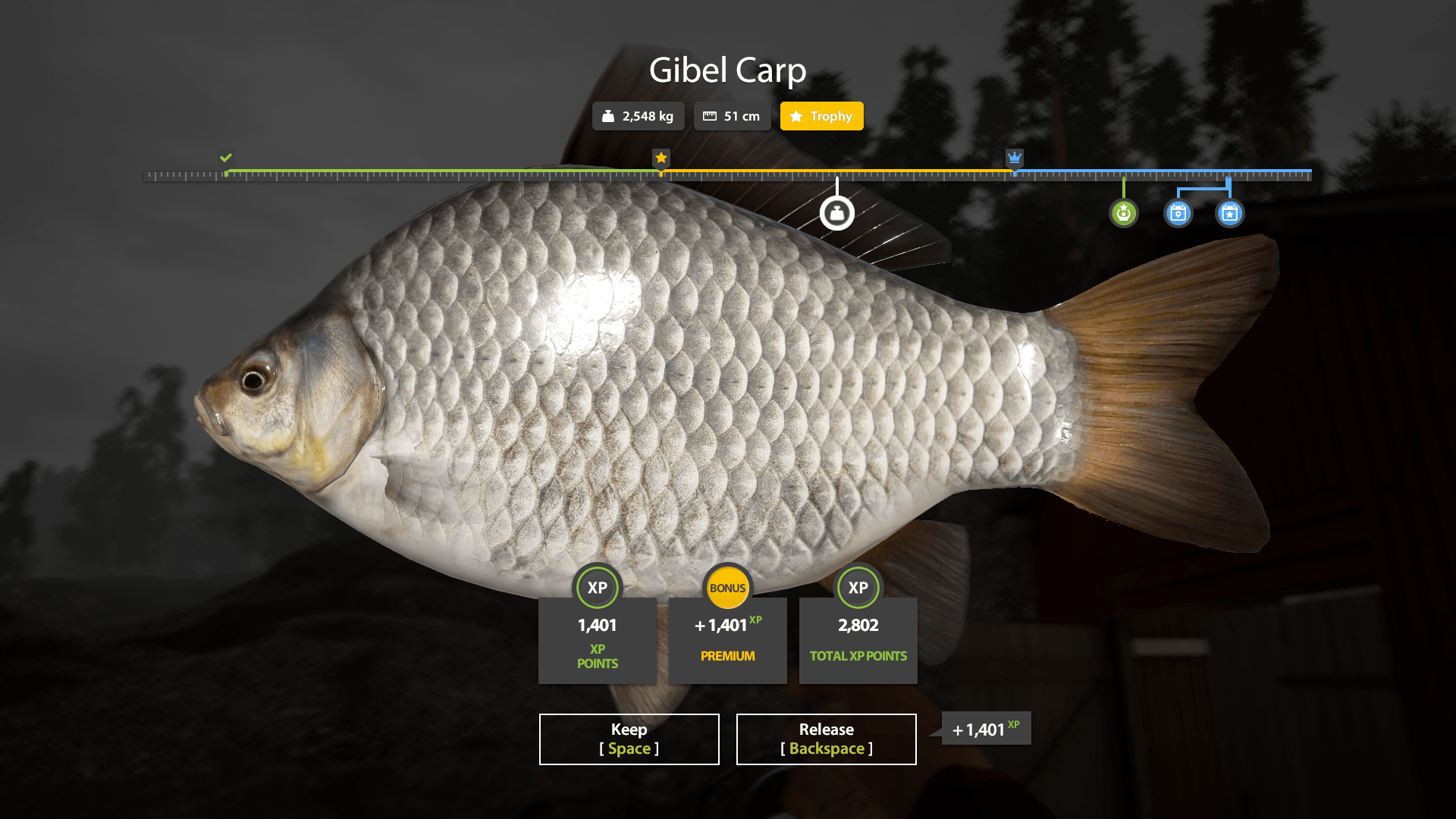This screenshot has width=1456, height=819.
Task: Click the gold trophy star marker on the scale
Action: click(x=661, y=158)
